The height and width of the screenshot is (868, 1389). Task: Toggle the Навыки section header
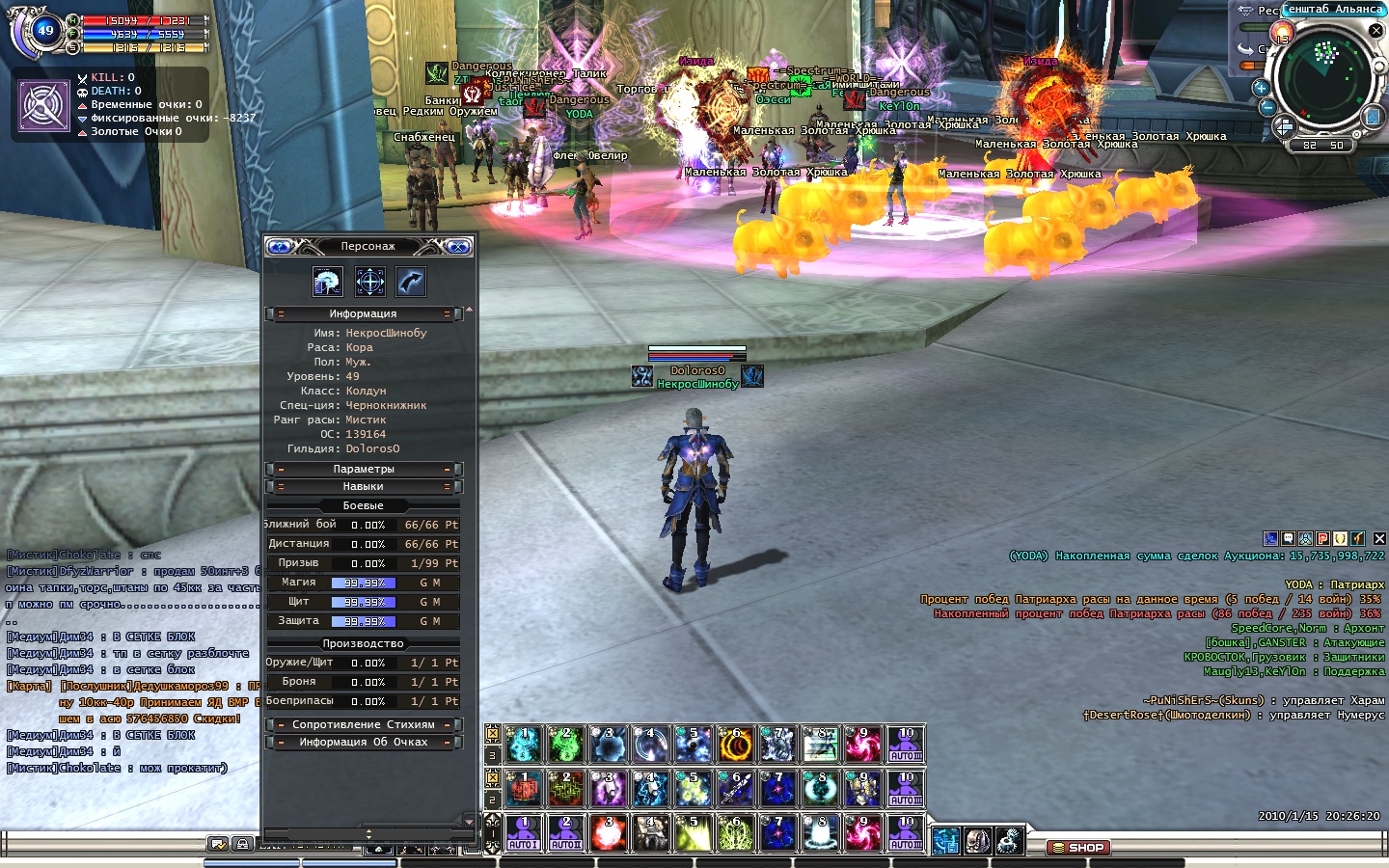pos(364,487)
